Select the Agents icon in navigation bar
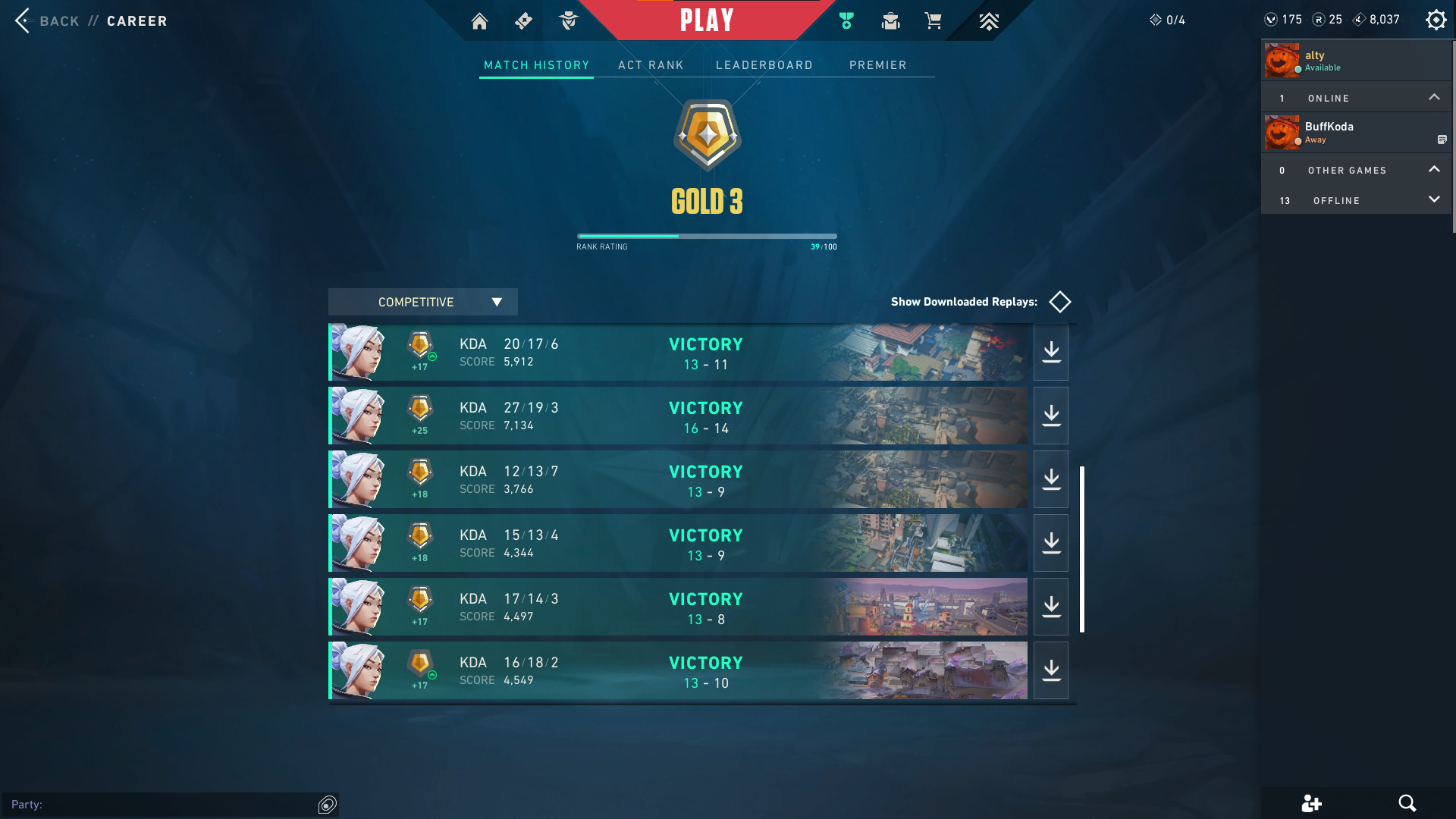1456x819 pixels. coord(569,20)
